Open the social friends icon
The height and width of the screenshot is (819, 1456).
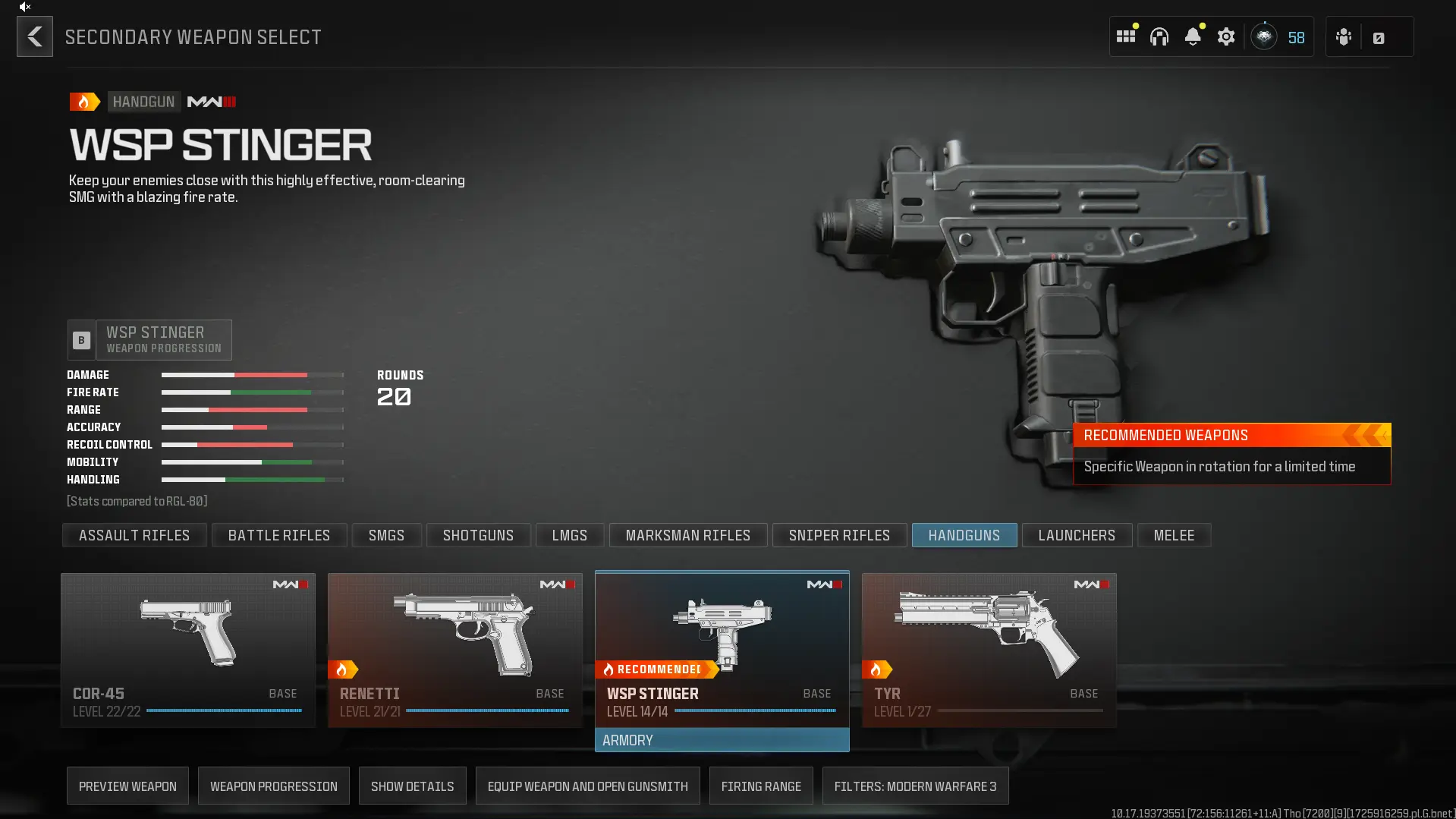[x=1343, y=36]
